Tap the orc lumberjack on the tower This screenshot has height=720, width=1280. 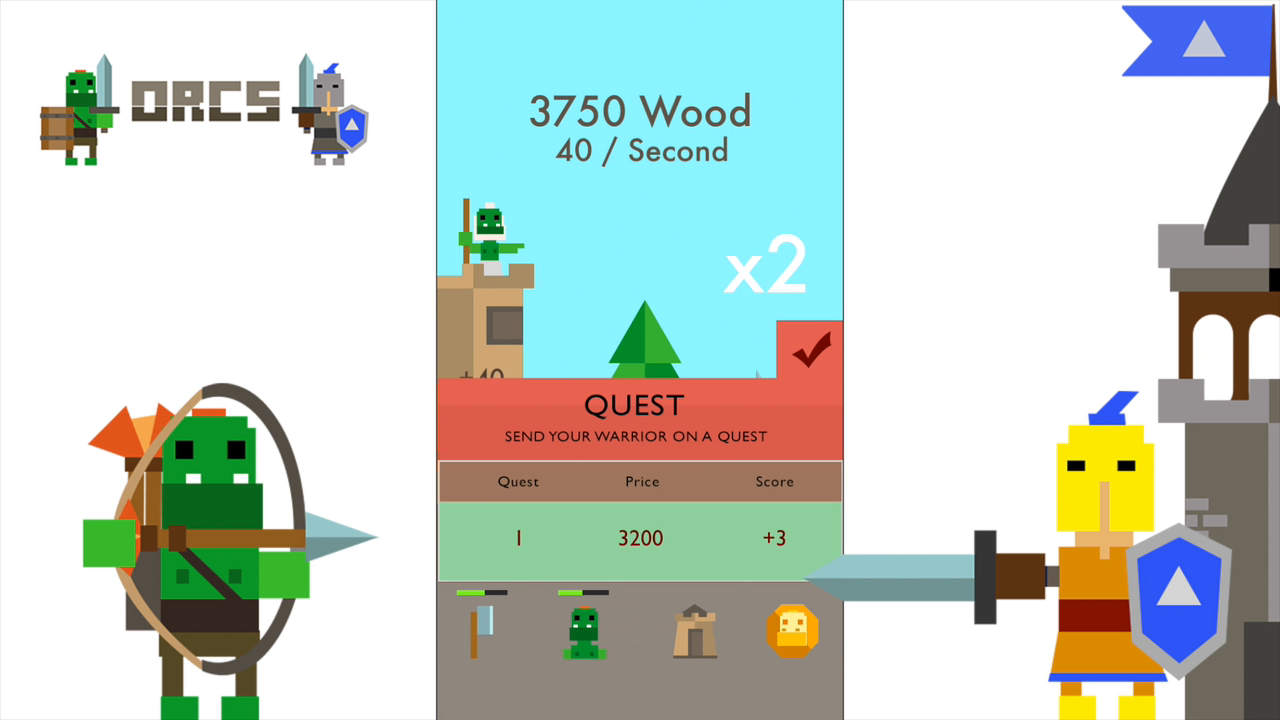490,230
